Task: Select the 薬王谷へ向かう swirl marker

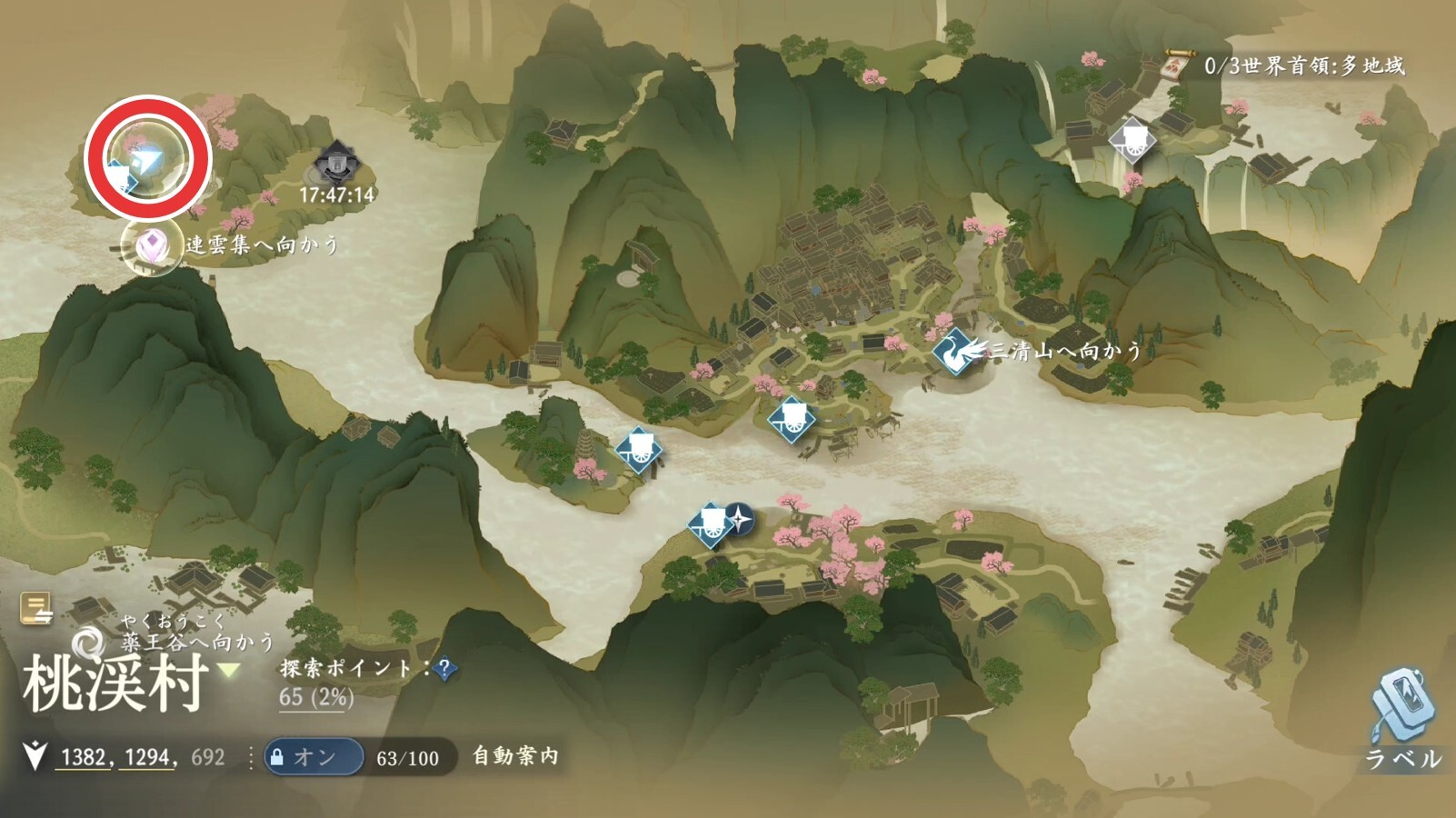Action: 88,643
